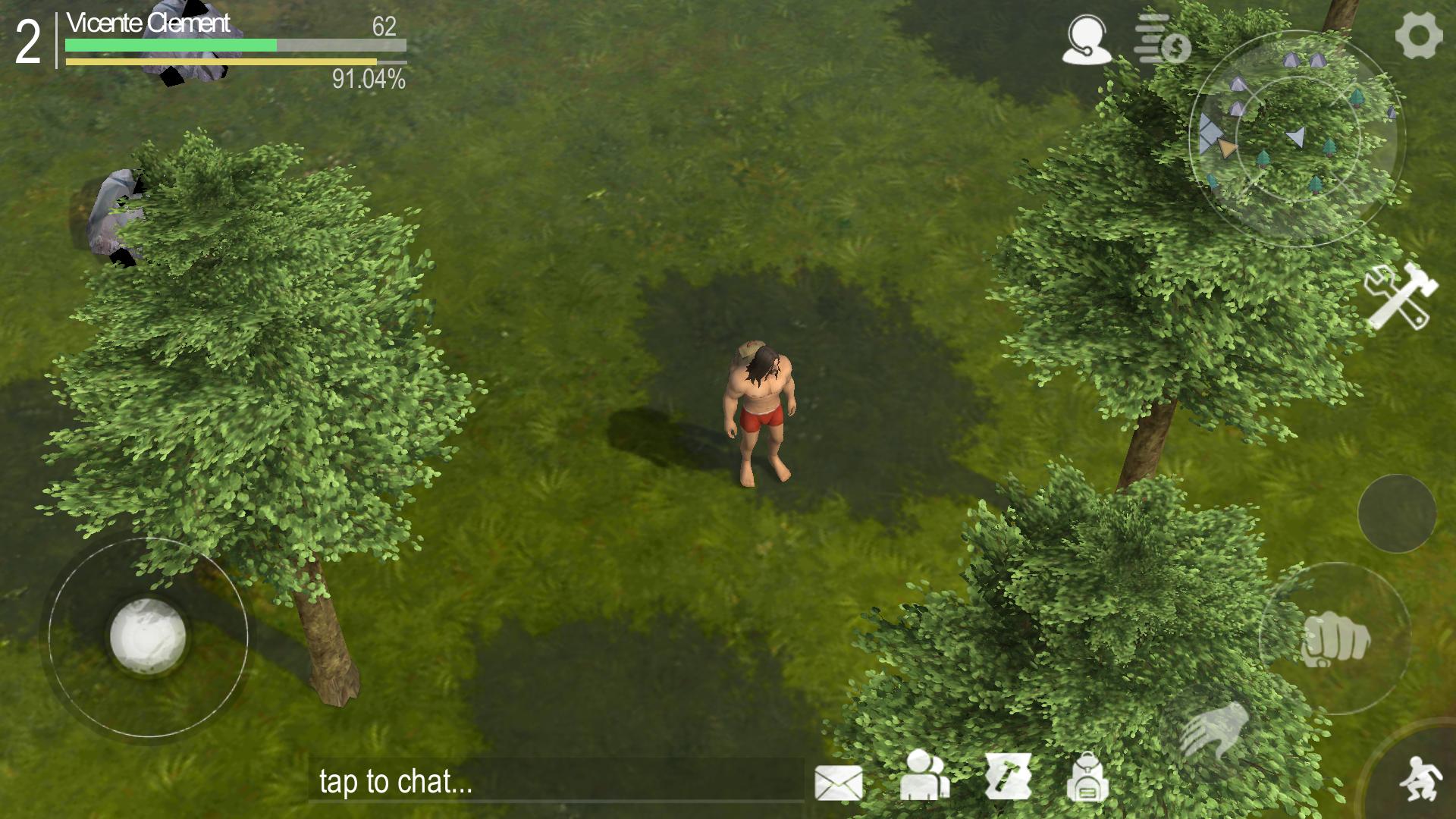Open the friends list icon
Screen dimensions: 1456x819
[x=924, y=776]
